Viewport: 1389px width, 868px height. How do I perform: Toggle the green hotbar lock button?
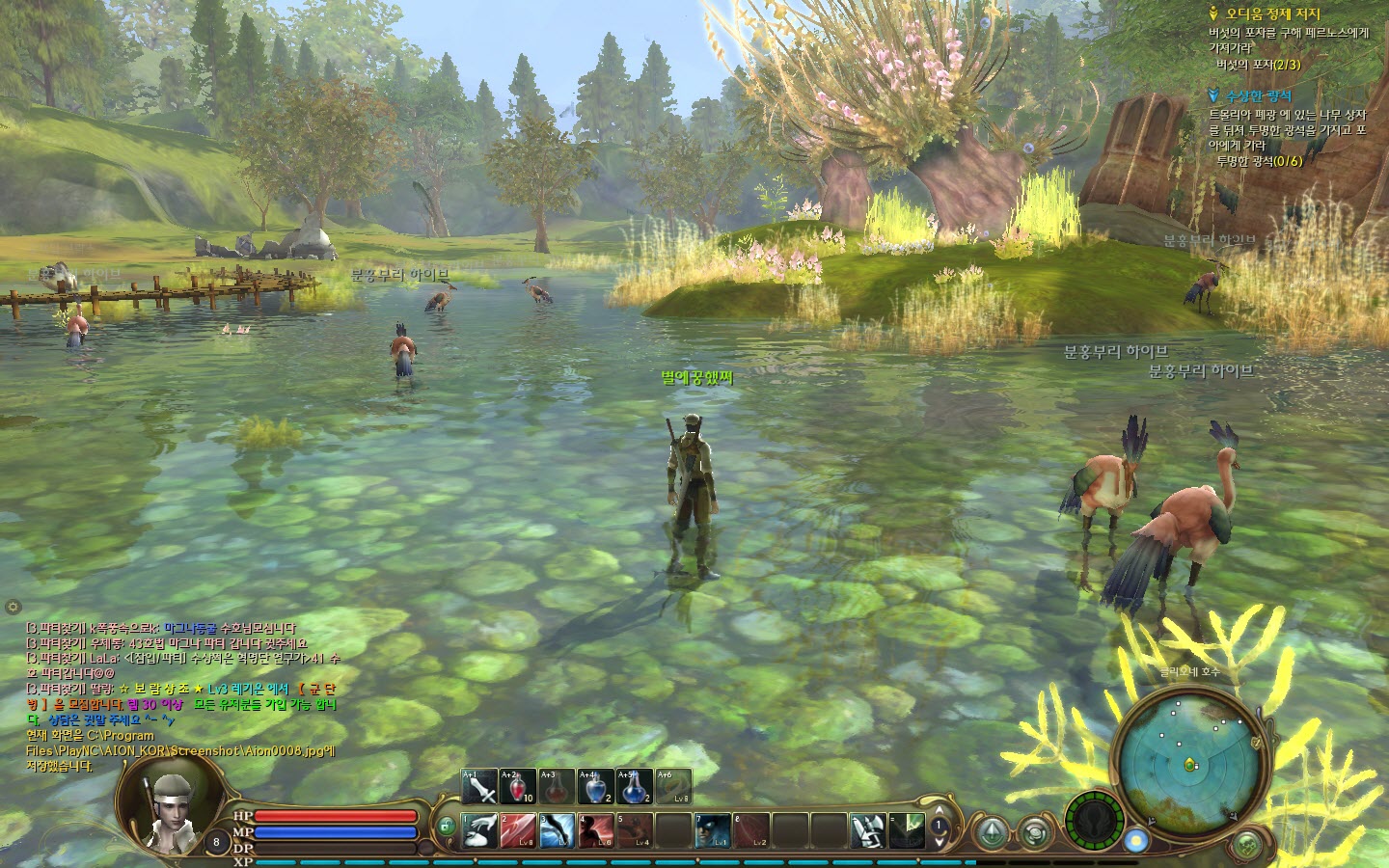pos(446,827)
